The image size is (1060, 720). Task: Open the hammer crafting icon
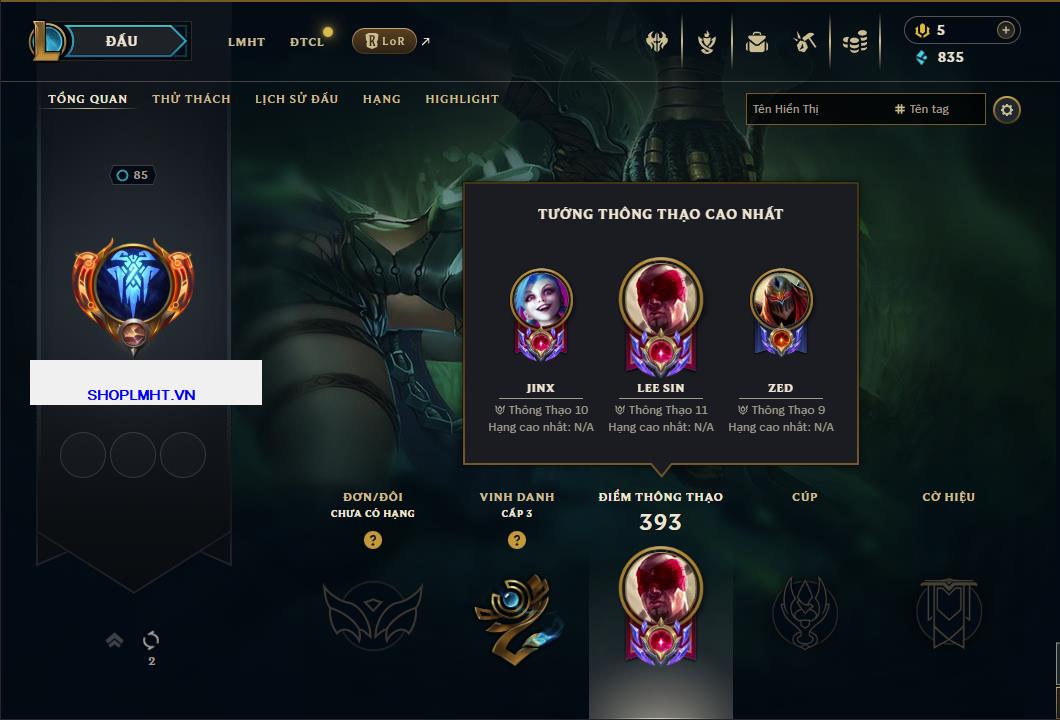805,42
